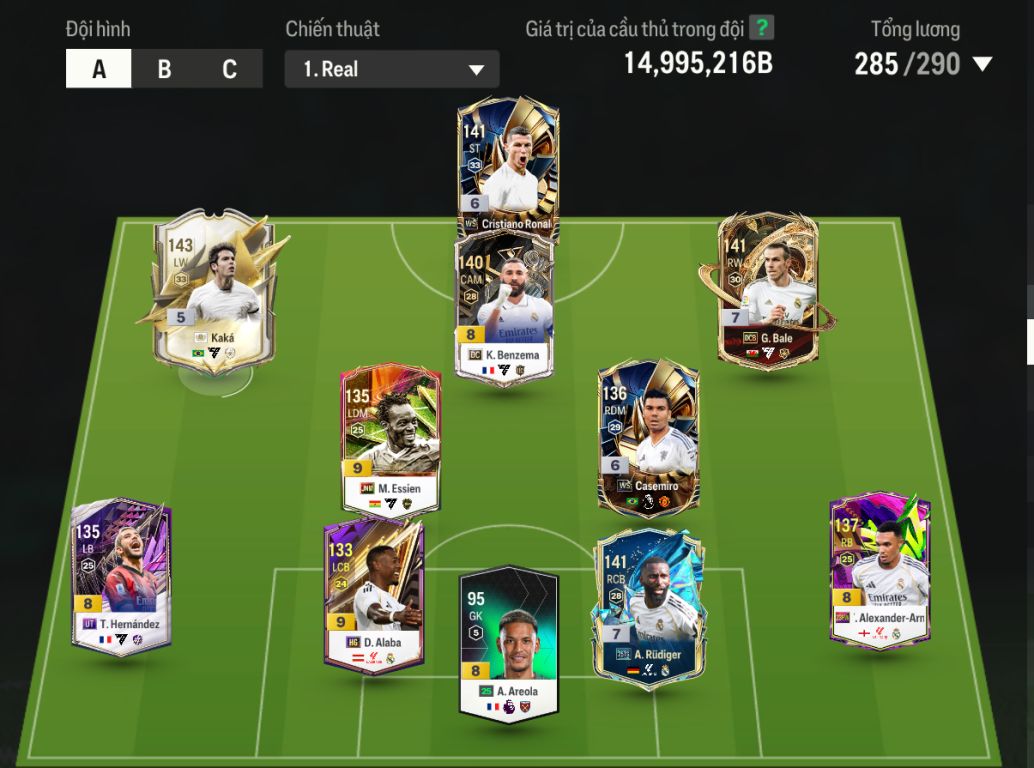Select the Cristiano Ronaldo striker card

[x=508, y=165]
